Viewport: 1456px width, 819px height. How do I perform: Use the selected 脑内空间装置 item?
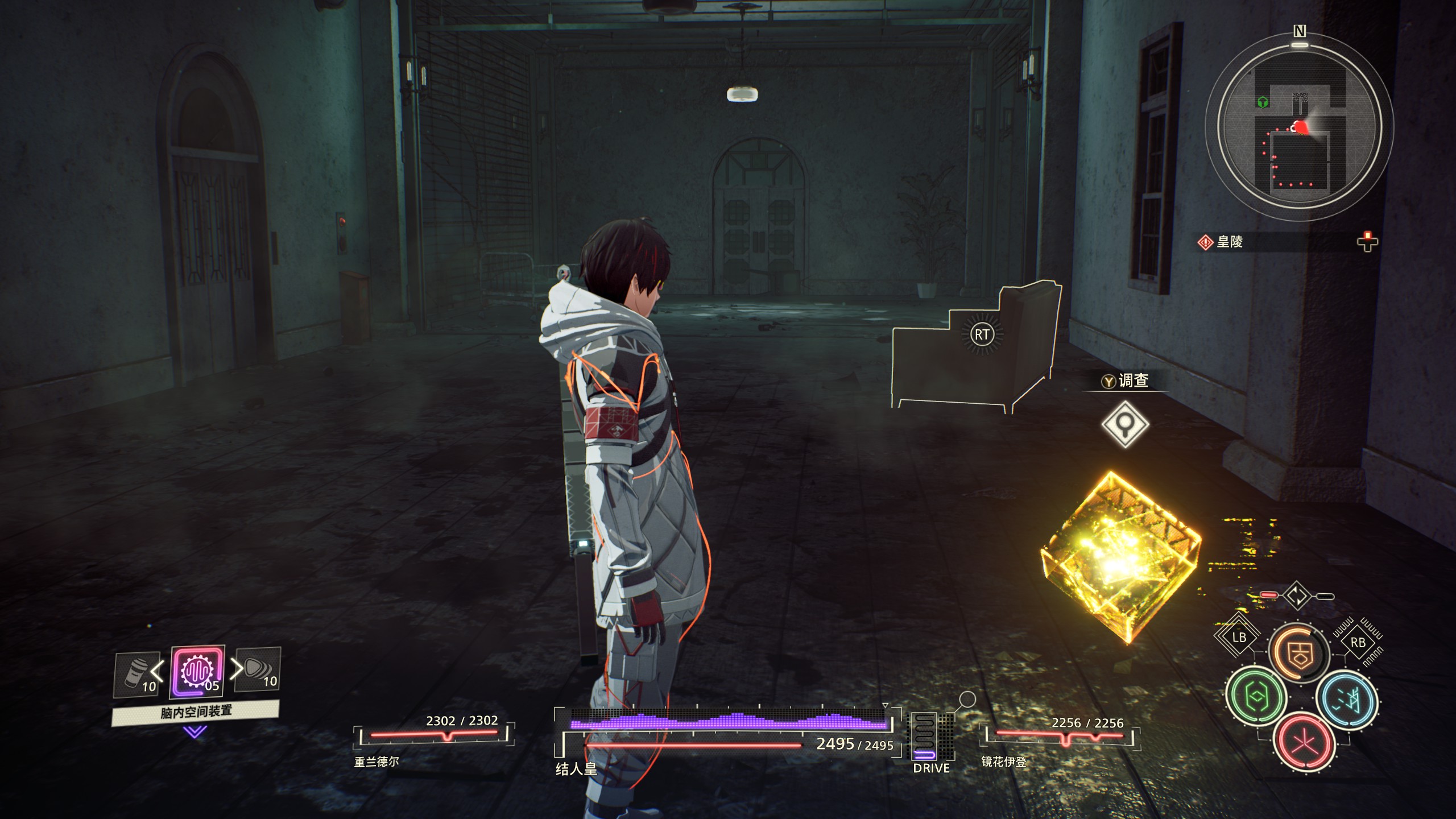point(197,672)
